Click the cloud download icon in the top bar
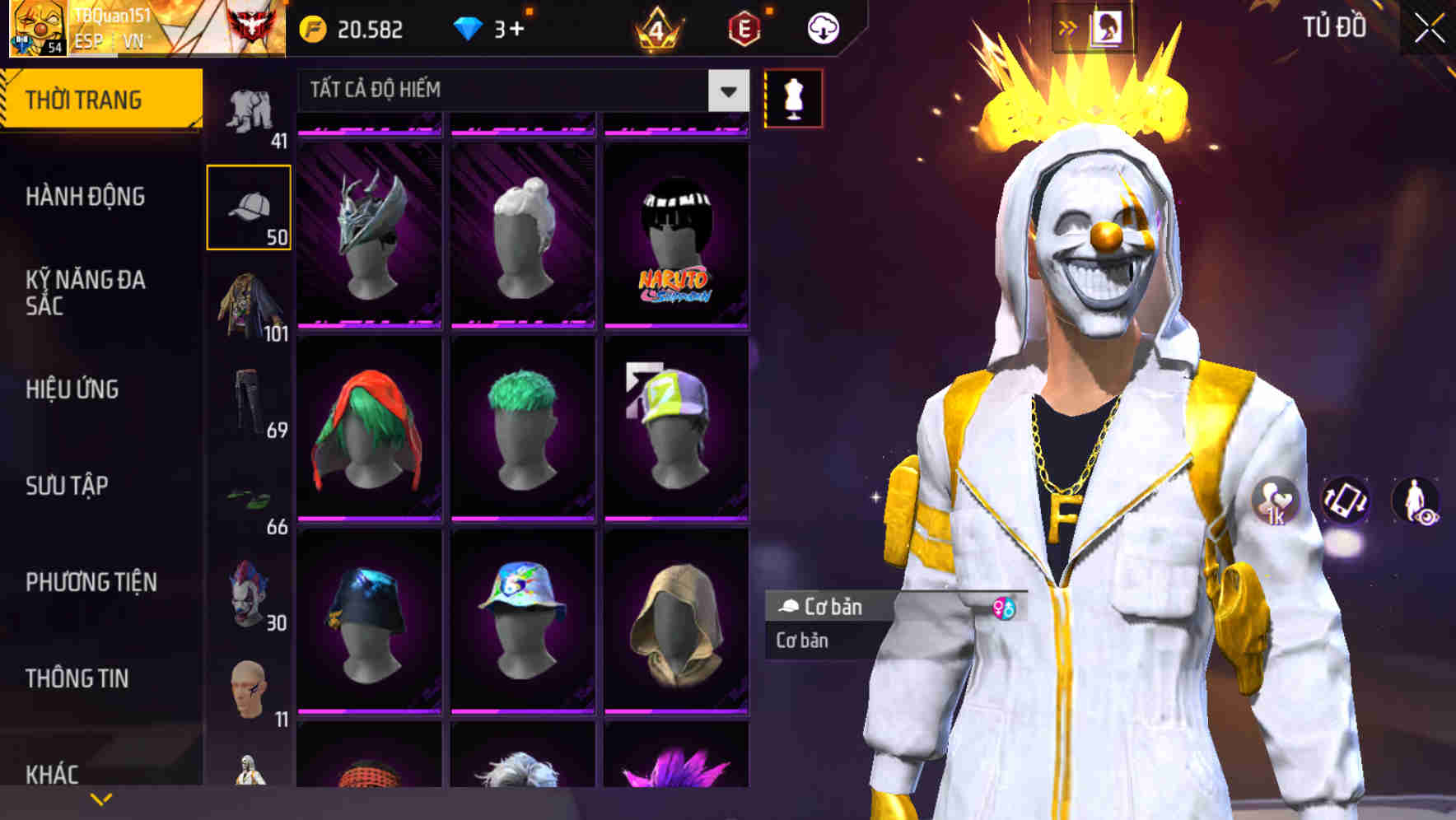This screenshot has width=1456, height=820. click(x=822, y=27)
